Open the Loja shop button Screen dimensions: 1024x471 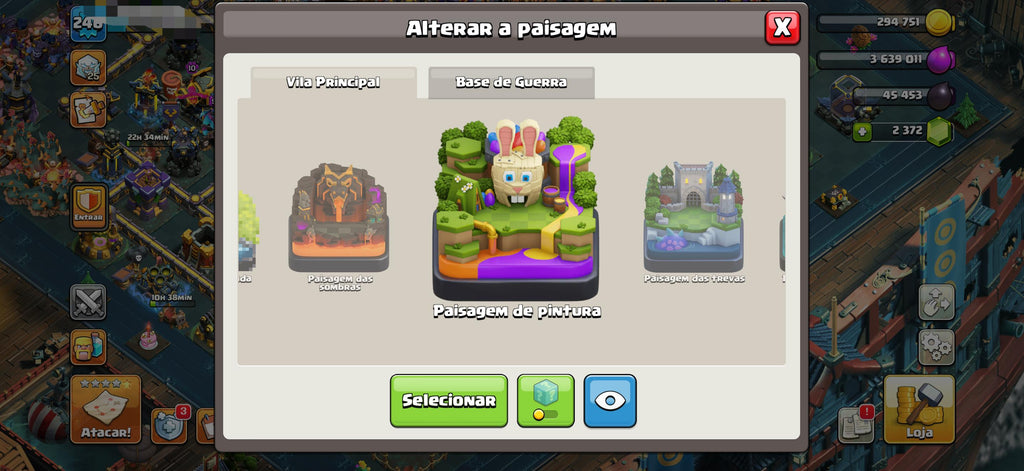point(917,409)
